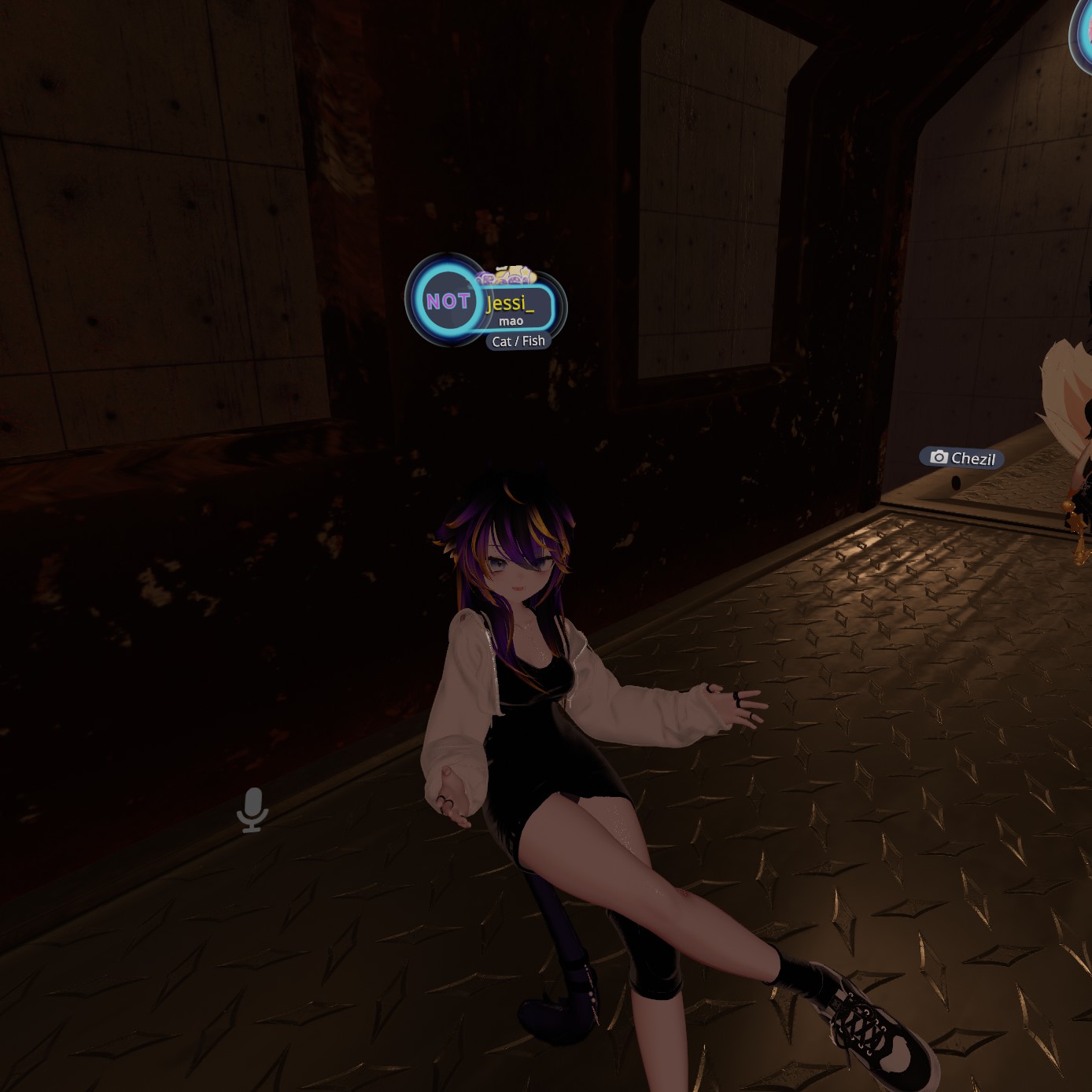This screenshot has height=1092, width=1092.
Task: Select the Jessi_ mao player nameplate
Action: coord(515,308)
